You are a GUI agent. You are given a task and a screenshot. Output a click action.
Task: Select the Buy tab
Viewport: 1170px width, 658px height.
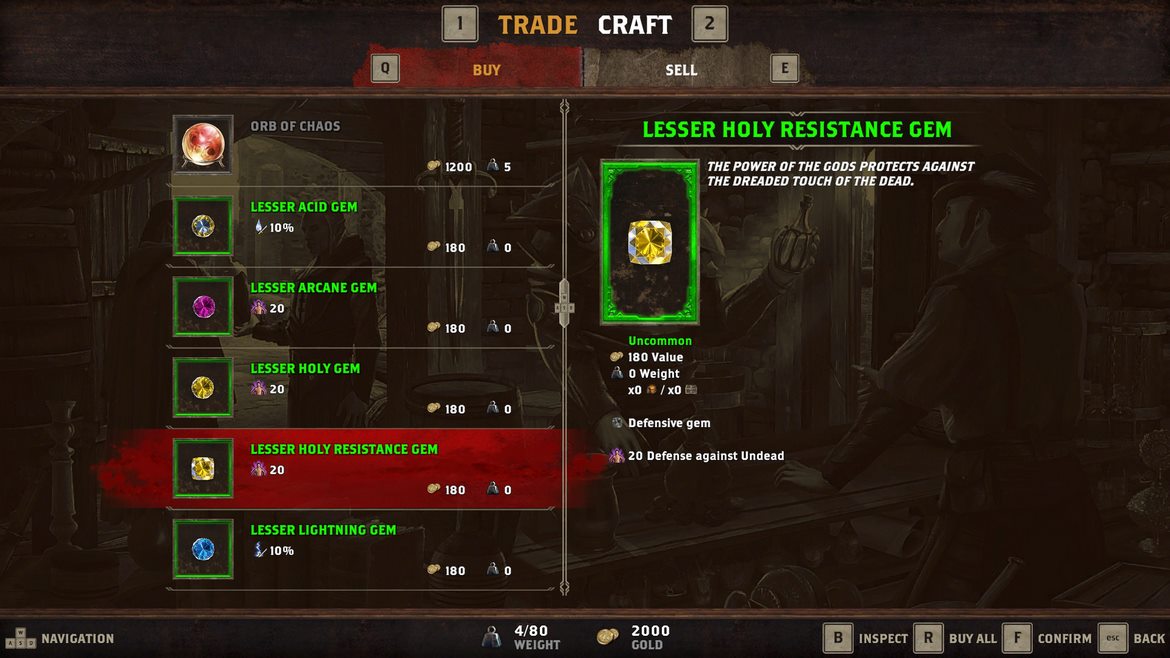[x=486, y=70]
